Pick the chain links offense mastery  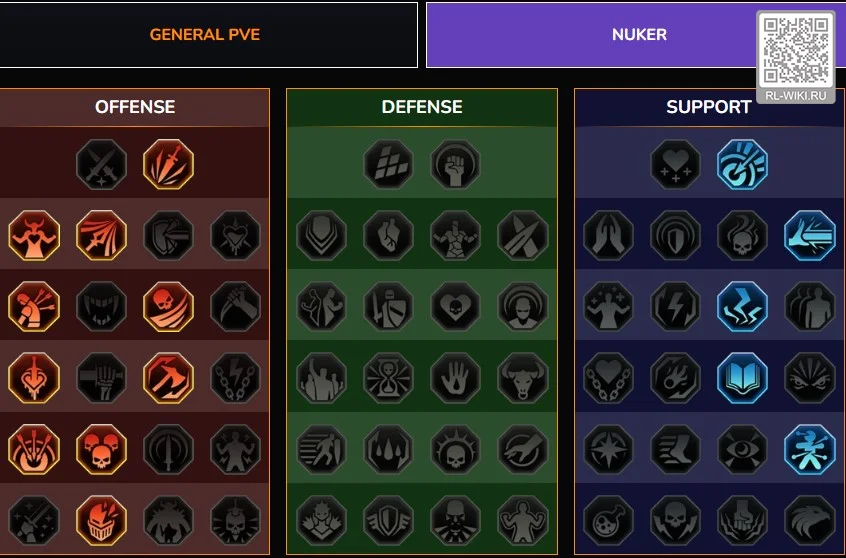(x=236, y=378)
